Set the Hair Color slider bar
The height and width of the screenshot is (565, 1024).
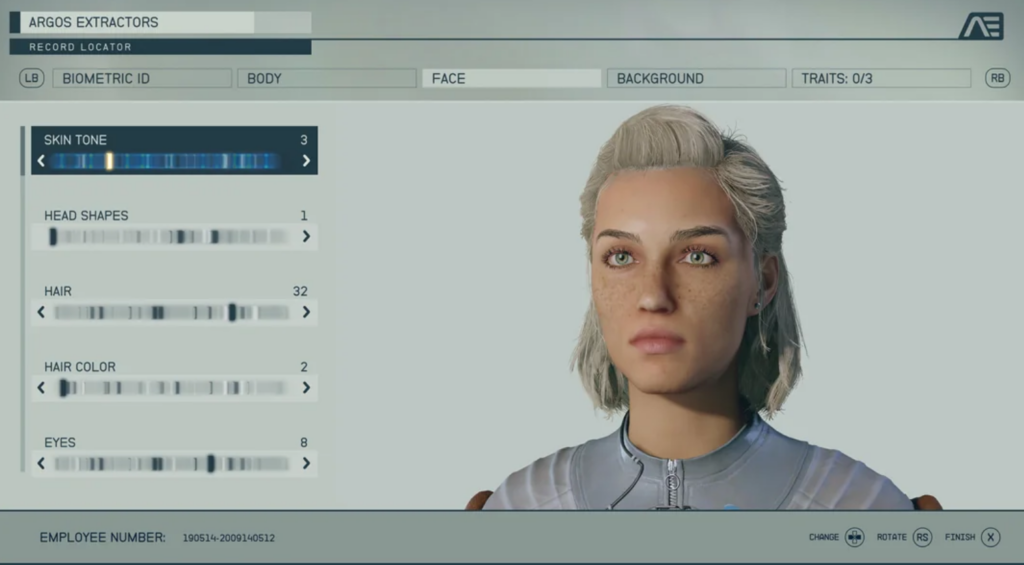172,388
